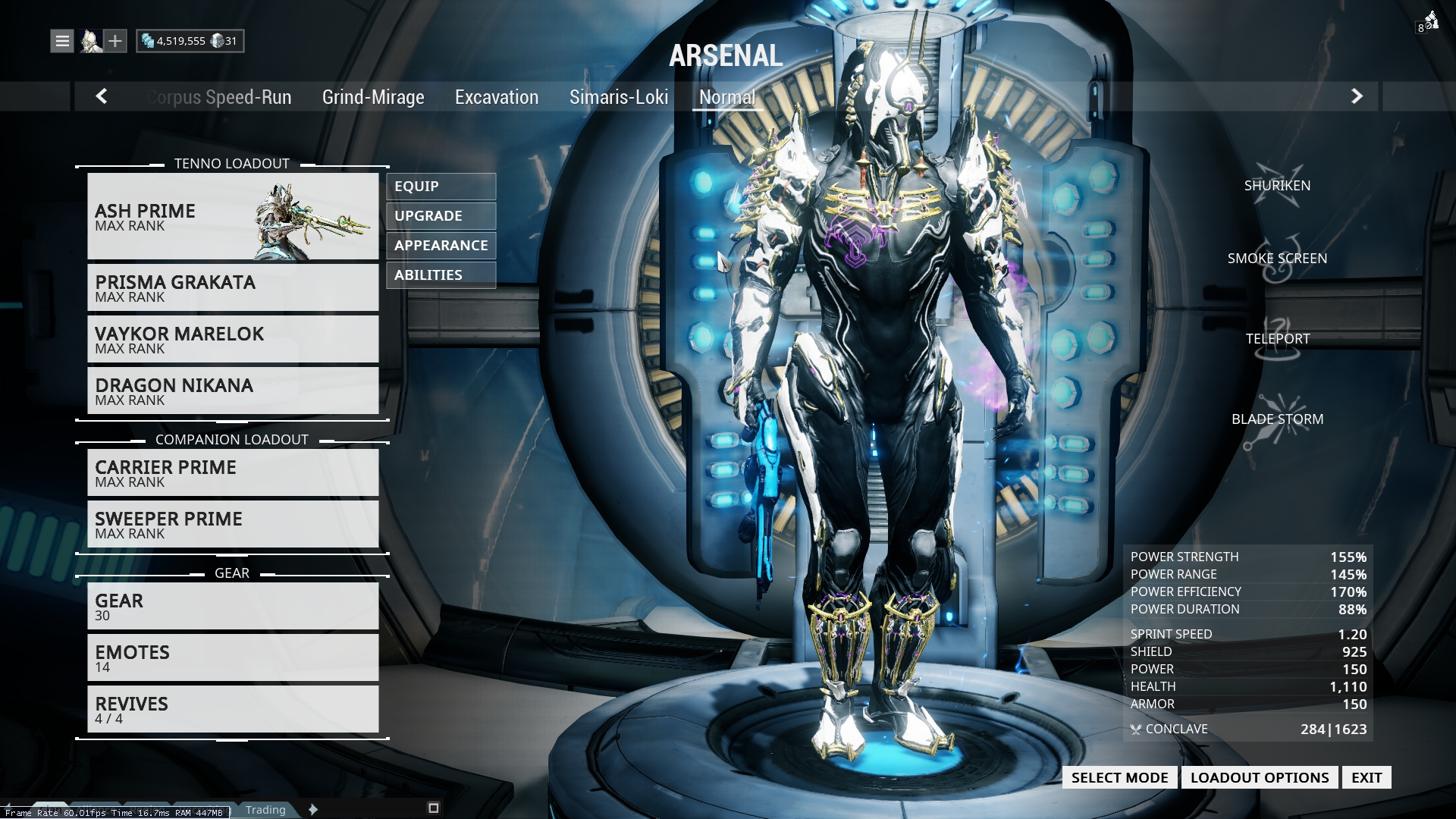Open the Upgrade panel for Ash Prime

440,216
